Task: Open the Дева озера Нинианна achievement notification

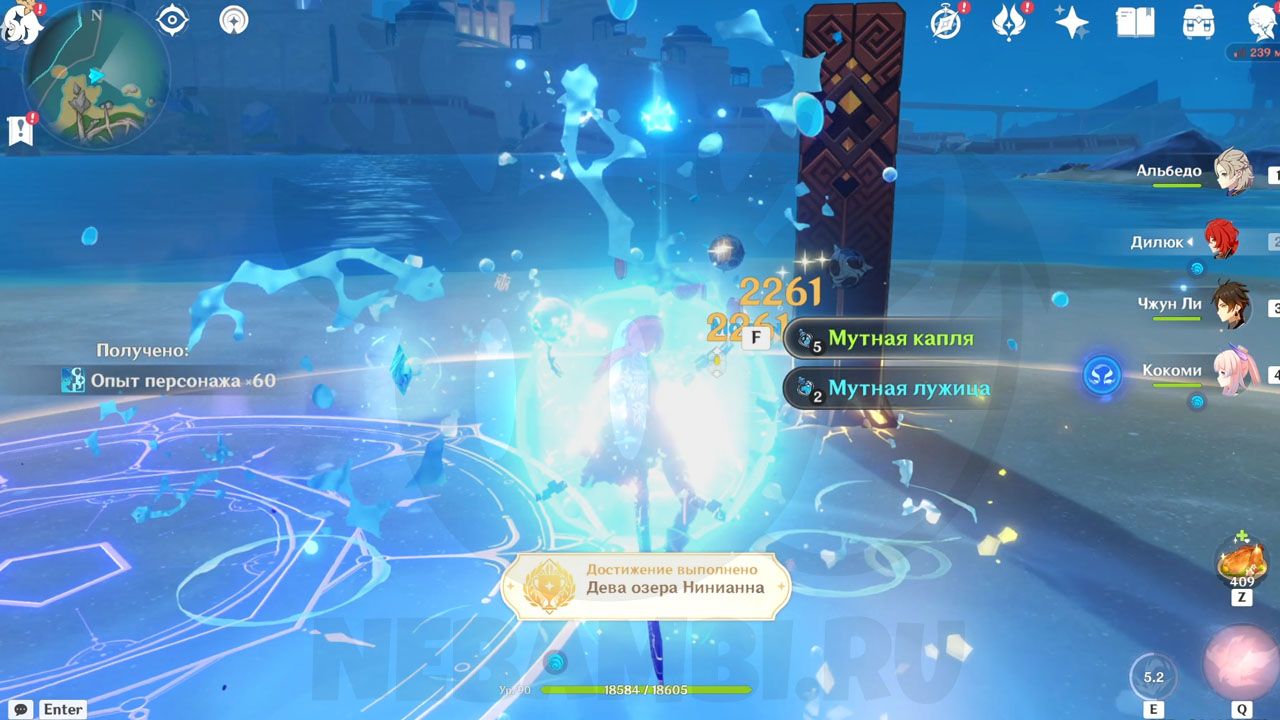Action: coord(646,586)
